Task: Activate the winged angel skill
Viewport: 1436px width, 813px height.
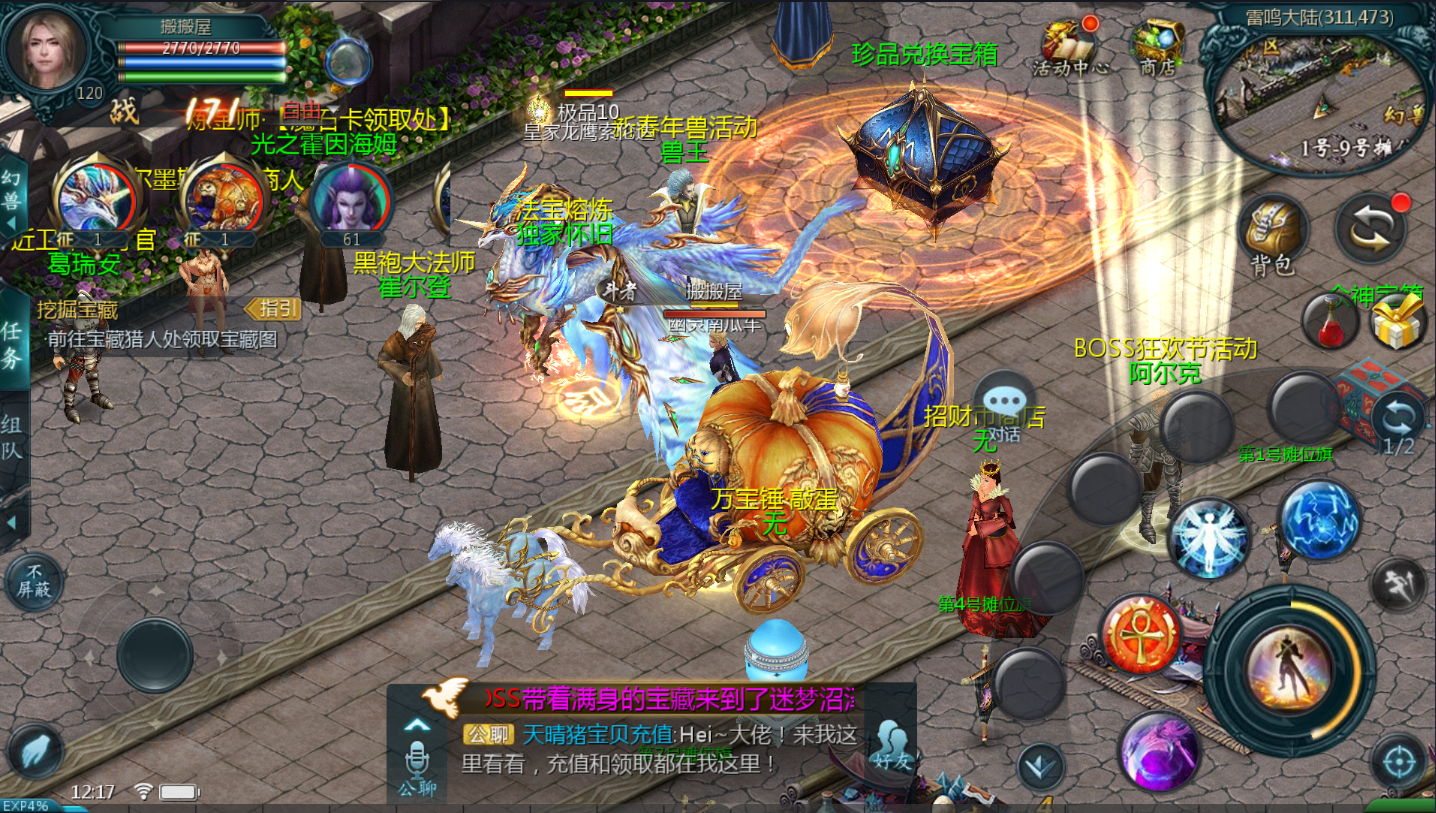Action: 1208,539
